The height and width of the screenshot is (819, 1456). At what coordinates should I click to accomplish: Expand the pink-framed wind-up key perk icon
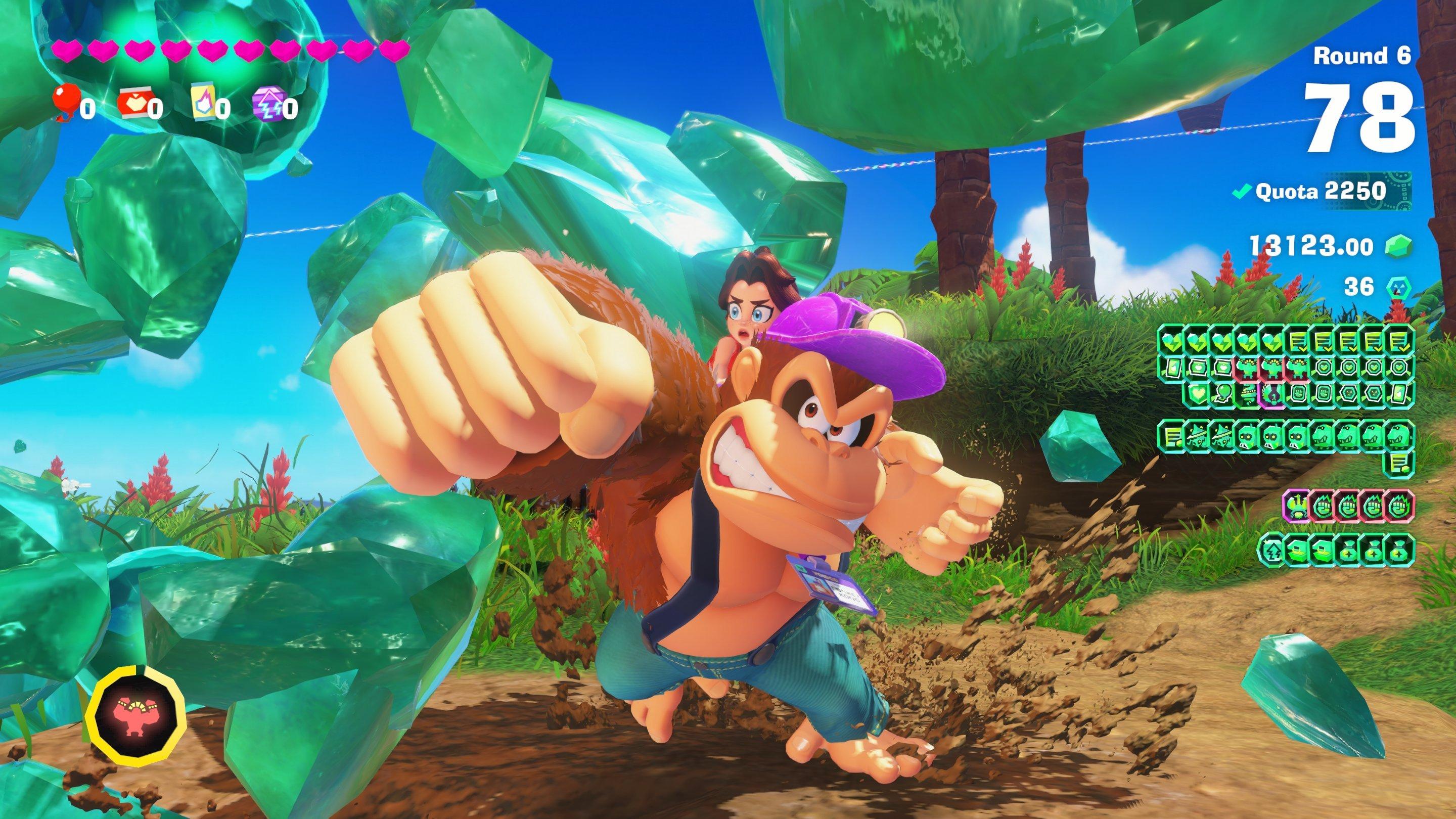1272,396
